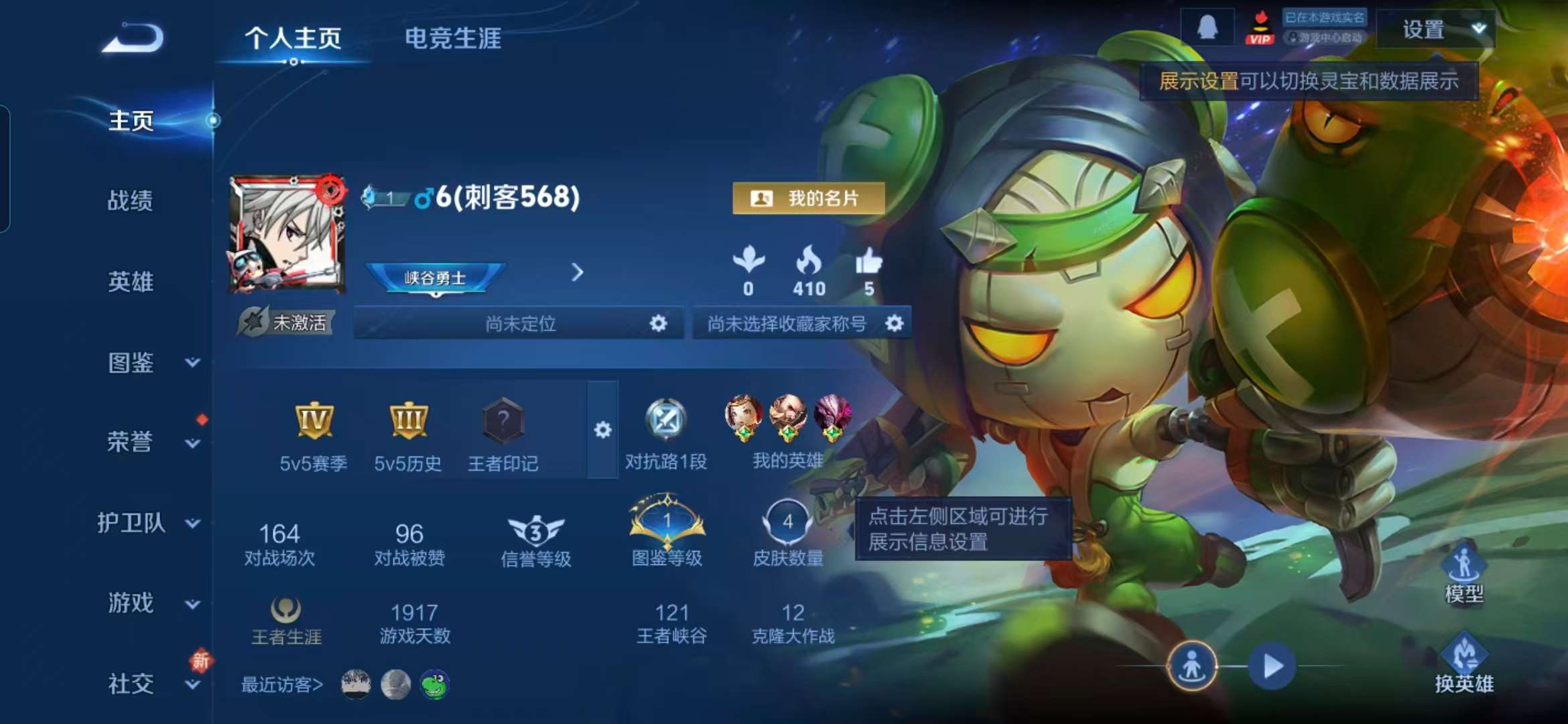Image resolution: width=1568 pixels, height=724 pixels.
Task: Open the 收藏家称号 gear settings toggle
Action: point(896,323)
